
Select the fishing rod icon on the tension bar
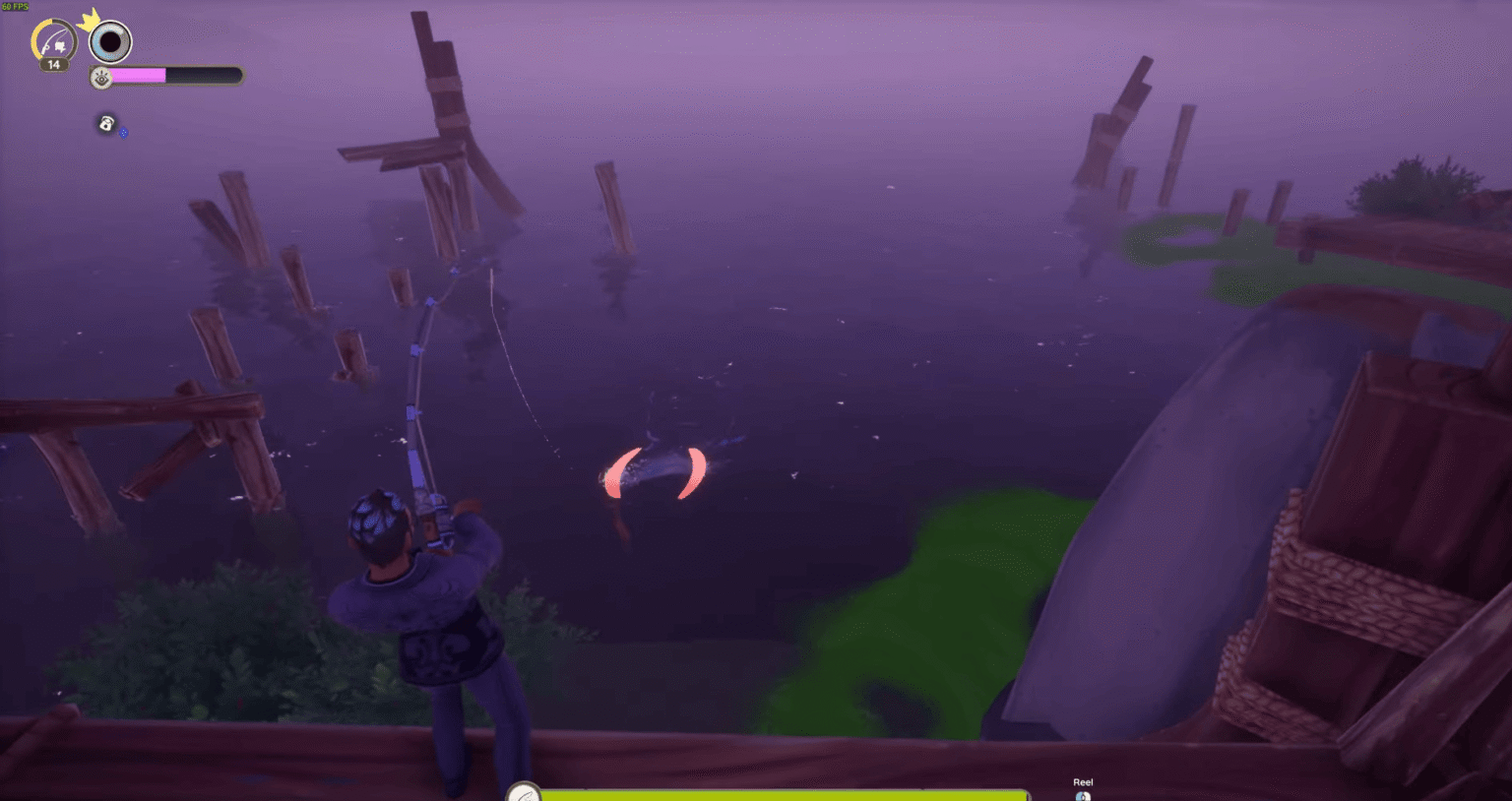pyautogui.click(x=524, y=795)
